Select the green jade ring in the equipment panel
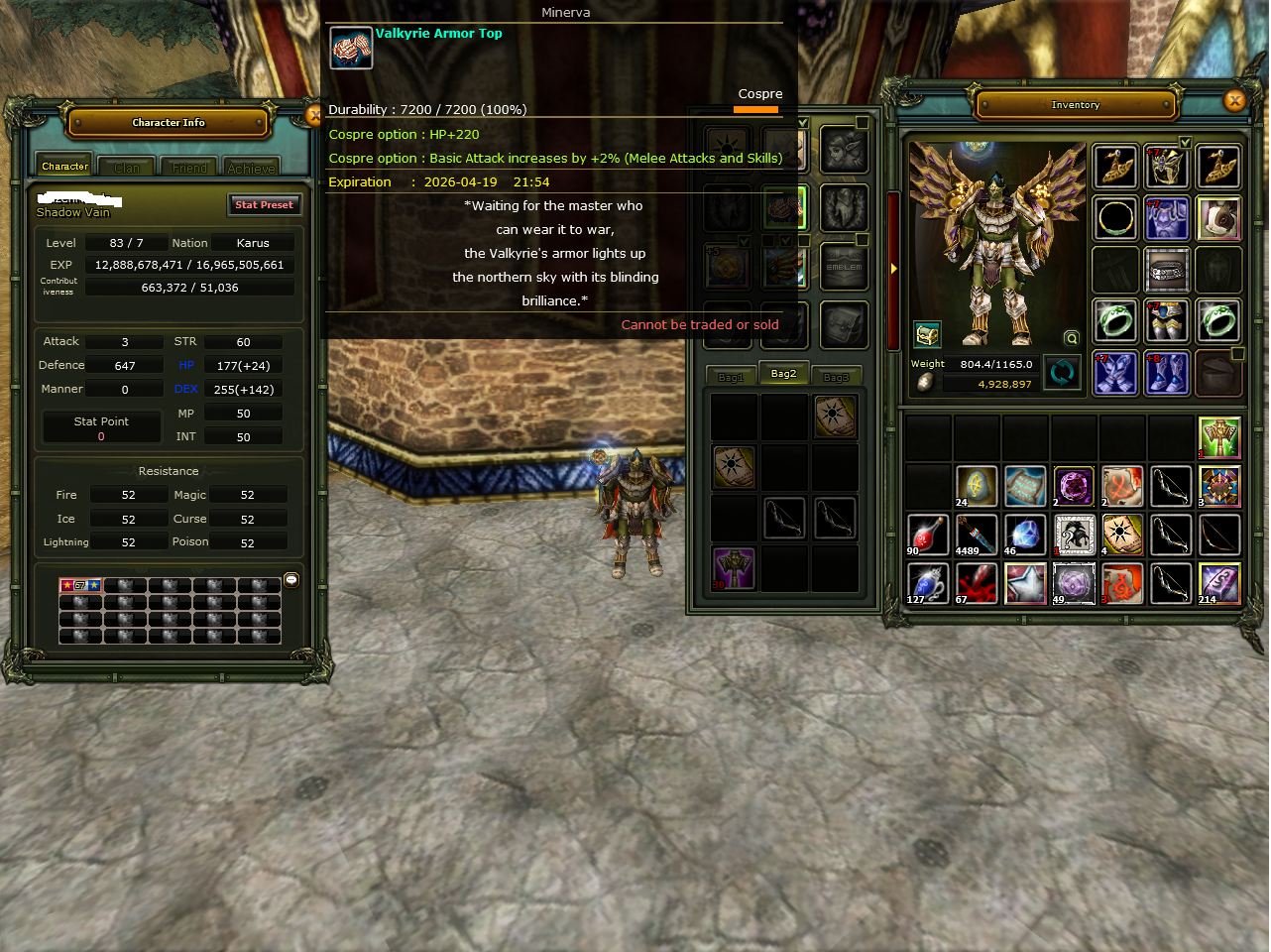1271x952 pixels. [x=1115, y=321]
